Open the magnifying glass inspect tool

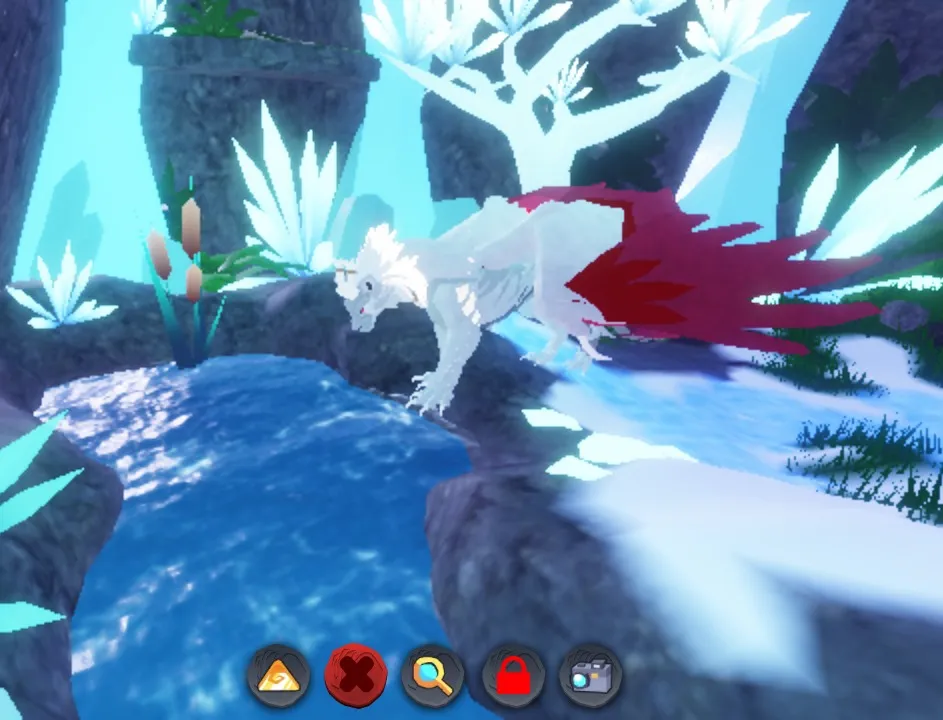(433, 677)
